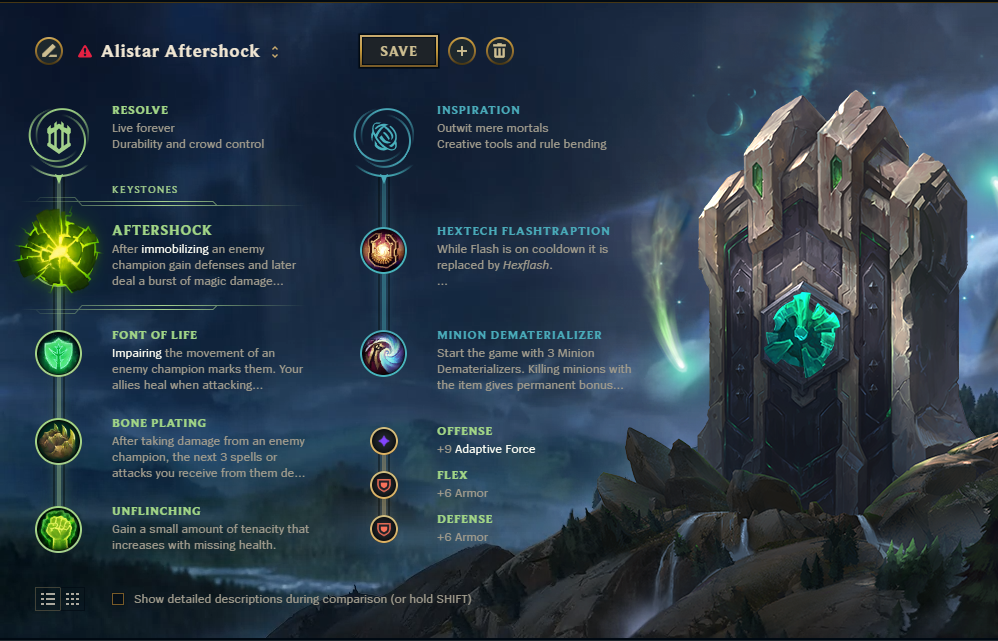Choose the Defense armor shard
Viewport: 998px width, 641px height.
[384, 528]
